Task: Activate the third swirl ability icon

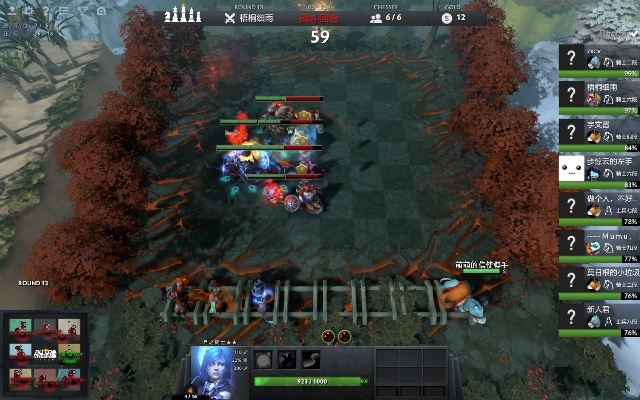Action: point(312,360)
